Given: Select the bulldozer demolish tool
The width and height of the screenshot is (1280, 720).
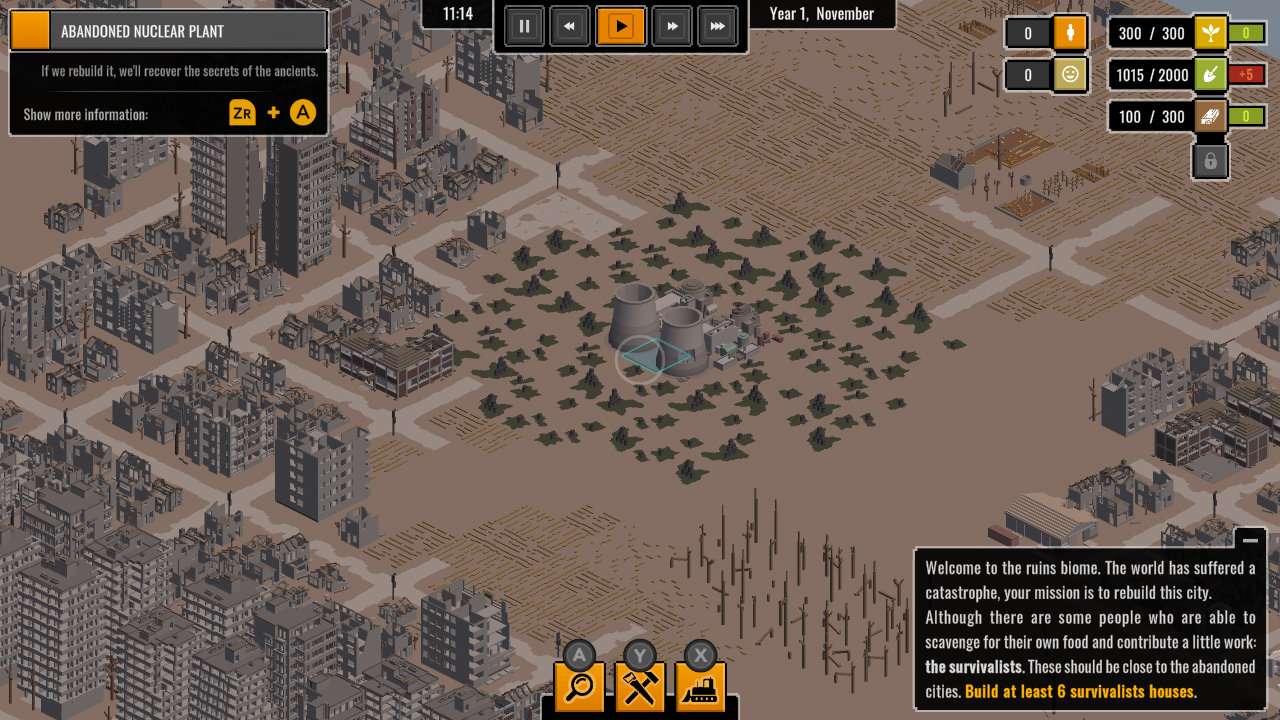Looking at the screenshot, I should point(701,687).
